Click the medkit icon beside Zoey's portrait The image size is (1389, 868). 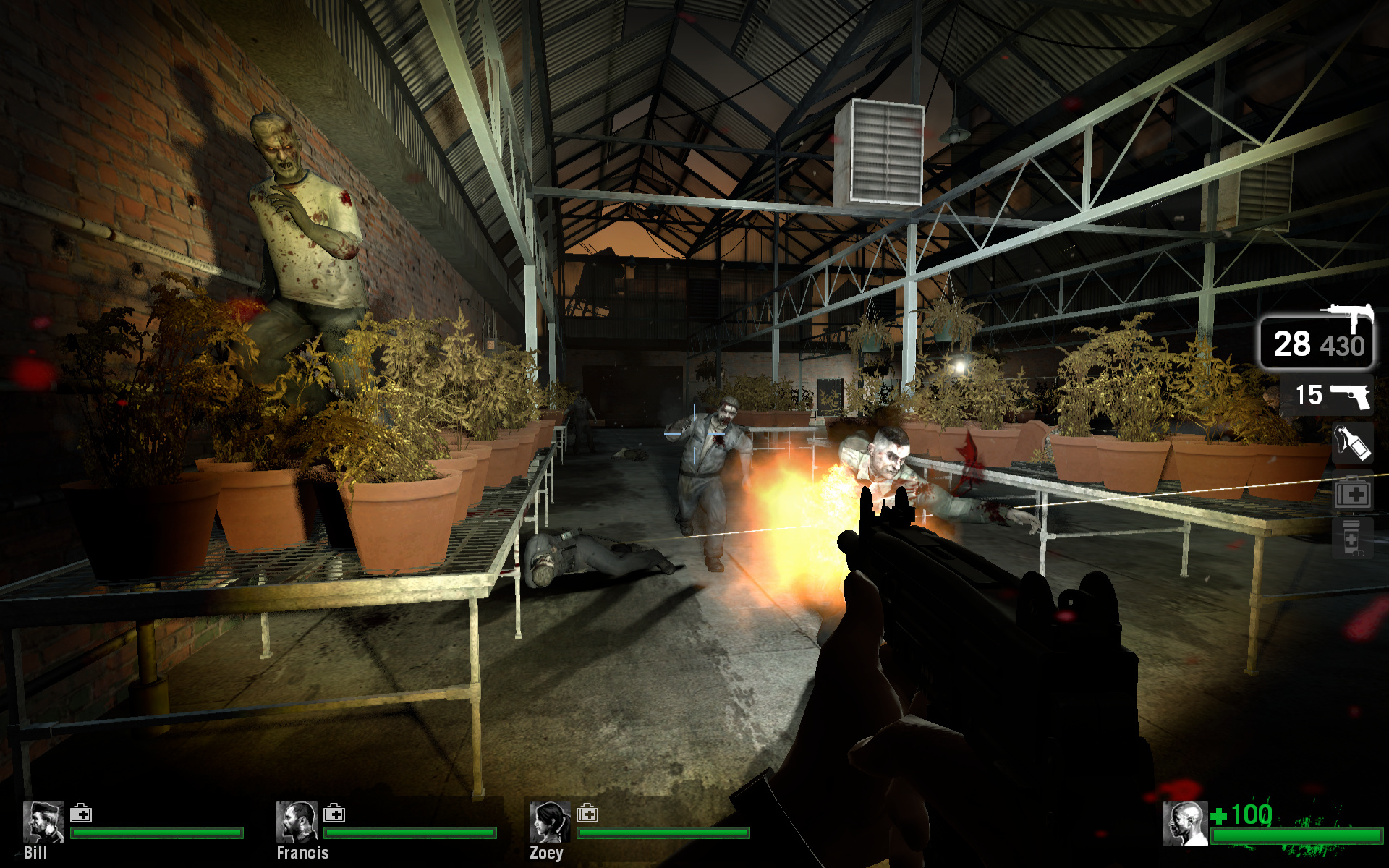[587, 814]
